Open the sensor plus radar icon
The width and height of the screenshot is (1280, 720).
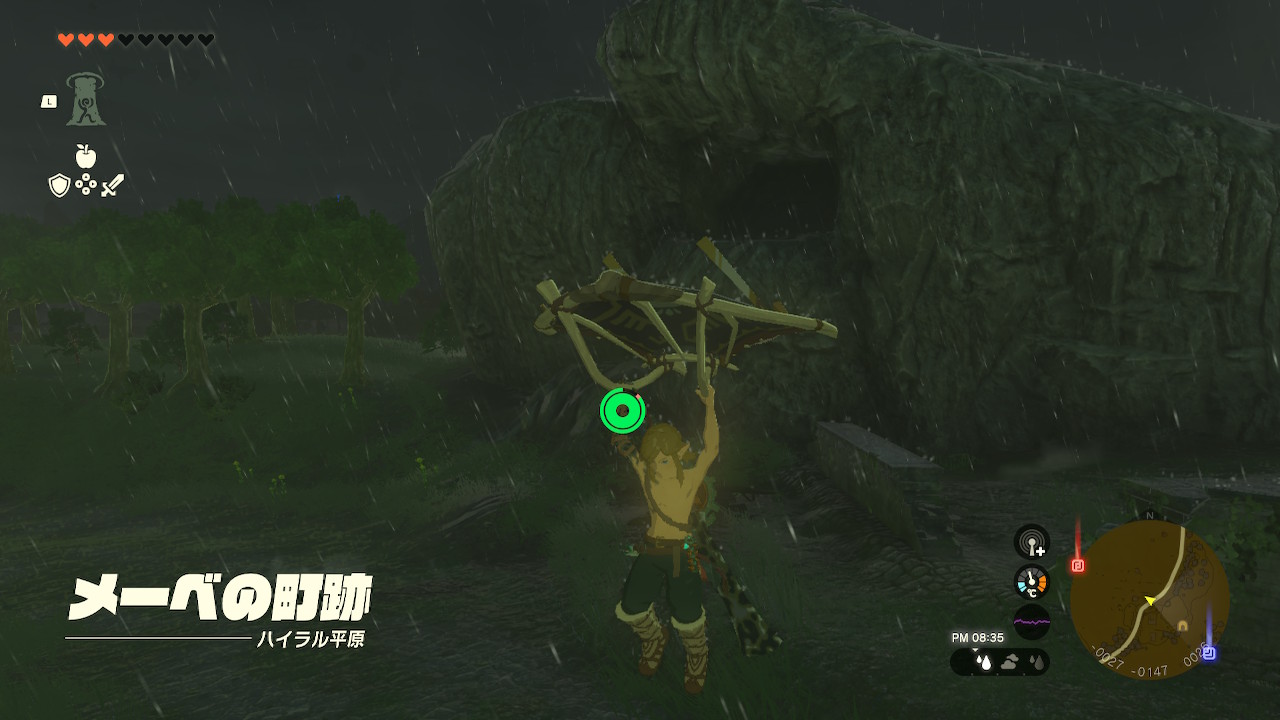click(x=1031, y=542)
